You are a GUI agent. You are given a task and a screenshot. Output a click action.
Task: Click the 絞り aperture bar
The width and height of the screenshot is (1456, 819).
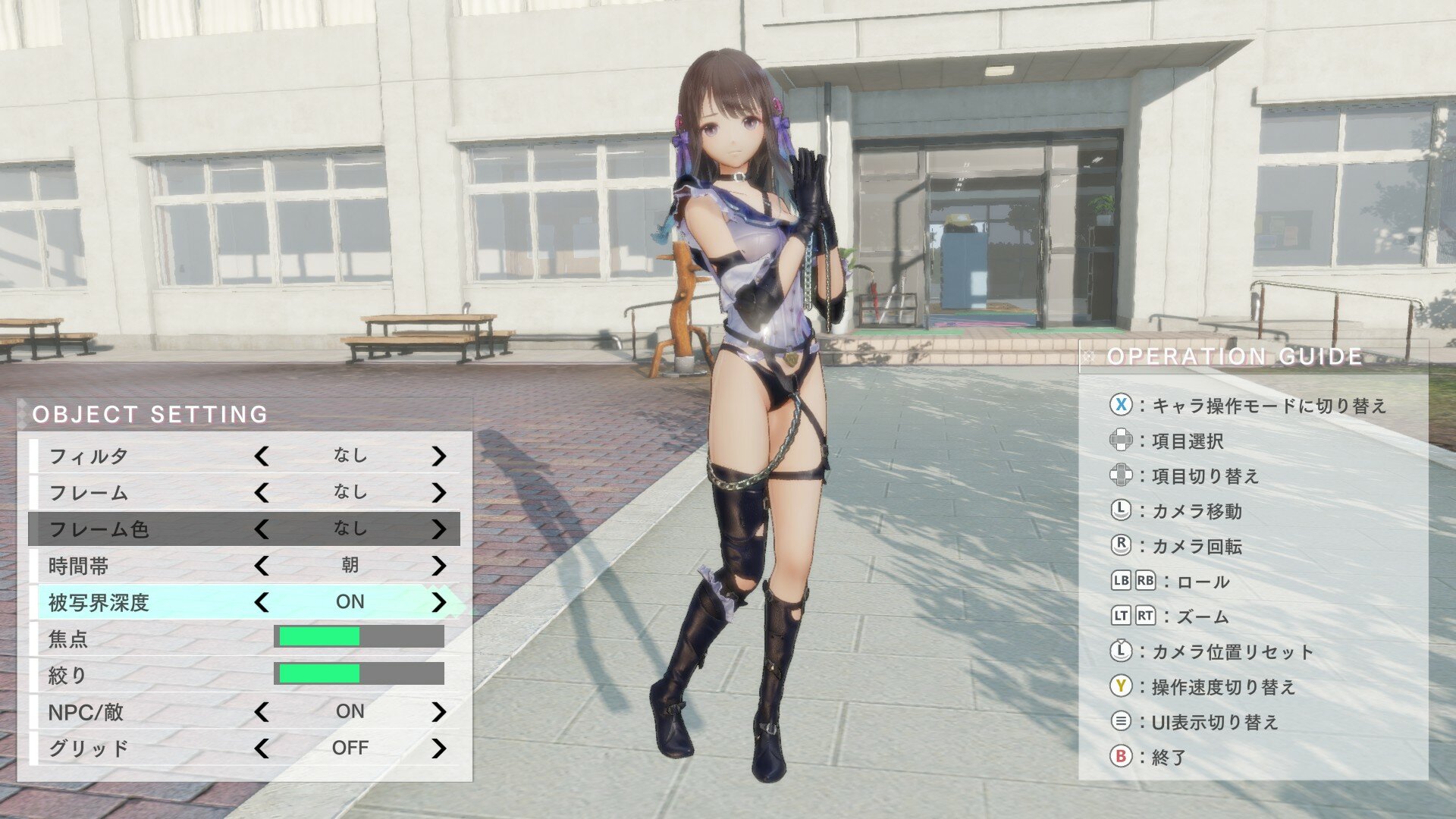(360, 674)
